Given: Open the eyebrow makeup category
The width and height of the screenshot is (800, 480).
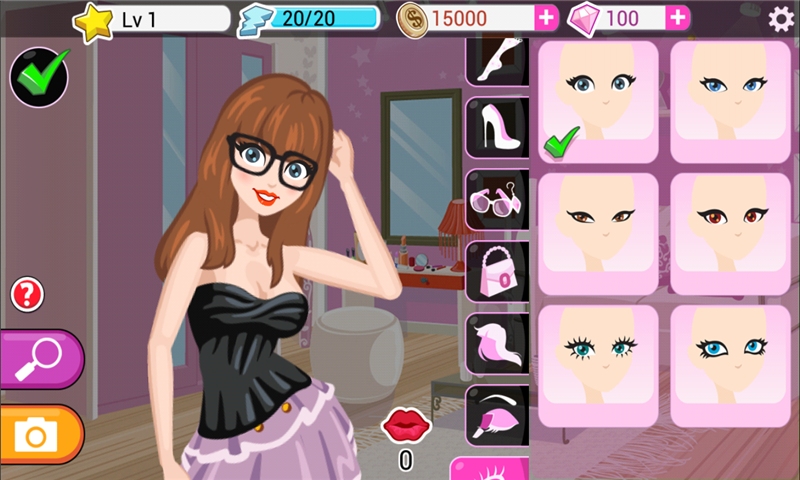Looking at the screenshot, I should (x=497, y=415).
